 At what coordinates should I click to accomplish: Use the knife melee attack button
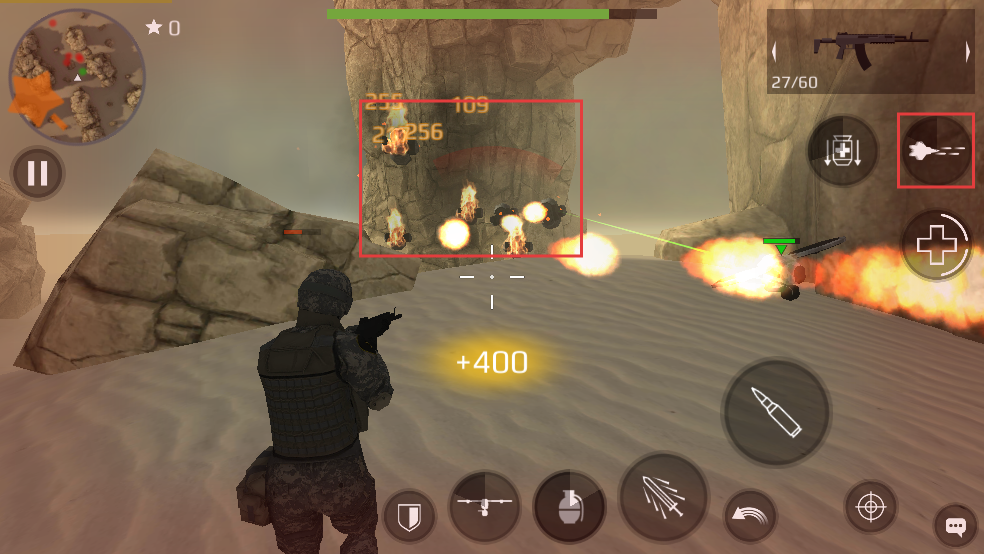663,497
